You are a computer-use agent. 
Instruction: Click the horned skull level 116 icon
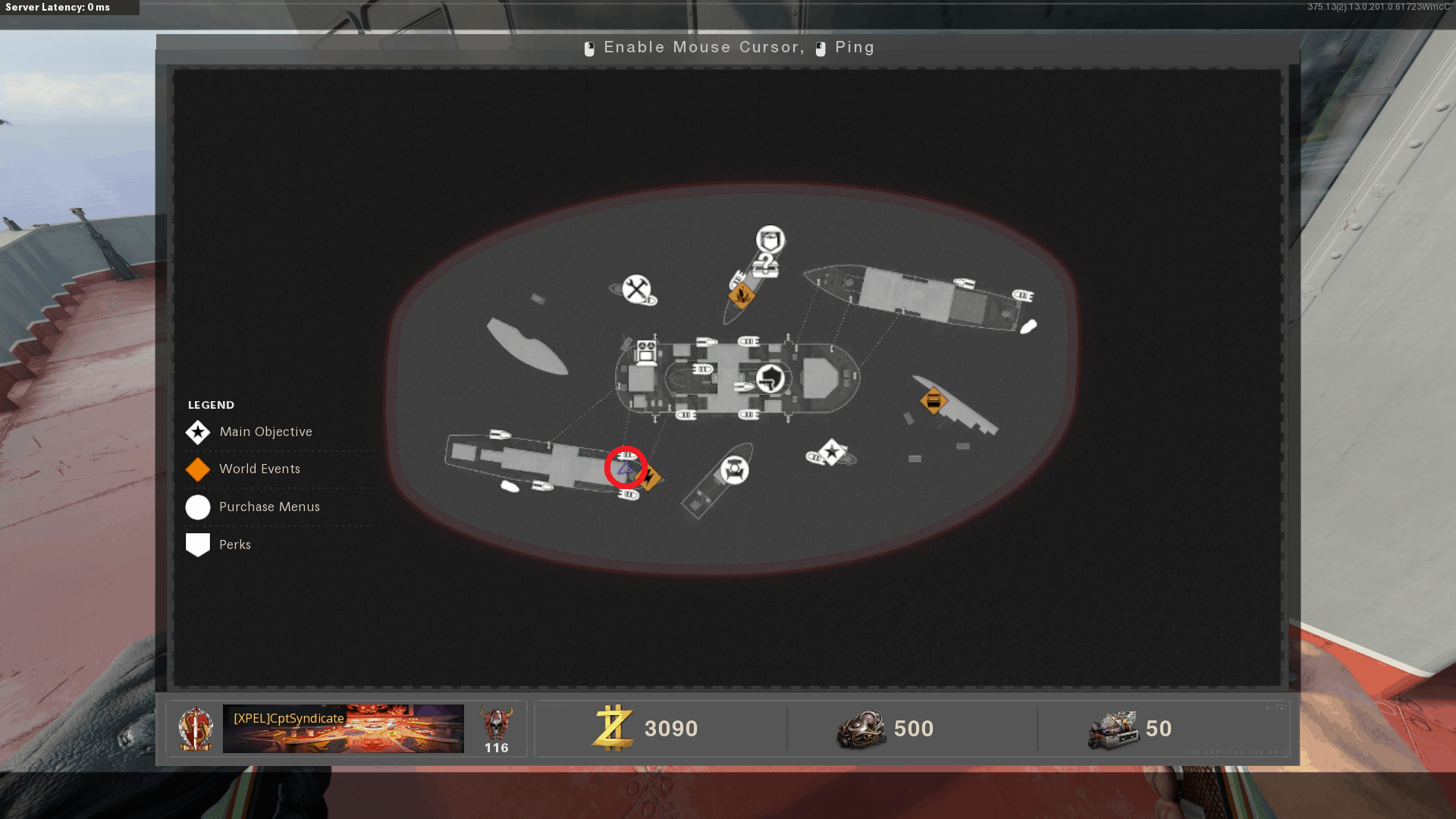coord(496,724)
